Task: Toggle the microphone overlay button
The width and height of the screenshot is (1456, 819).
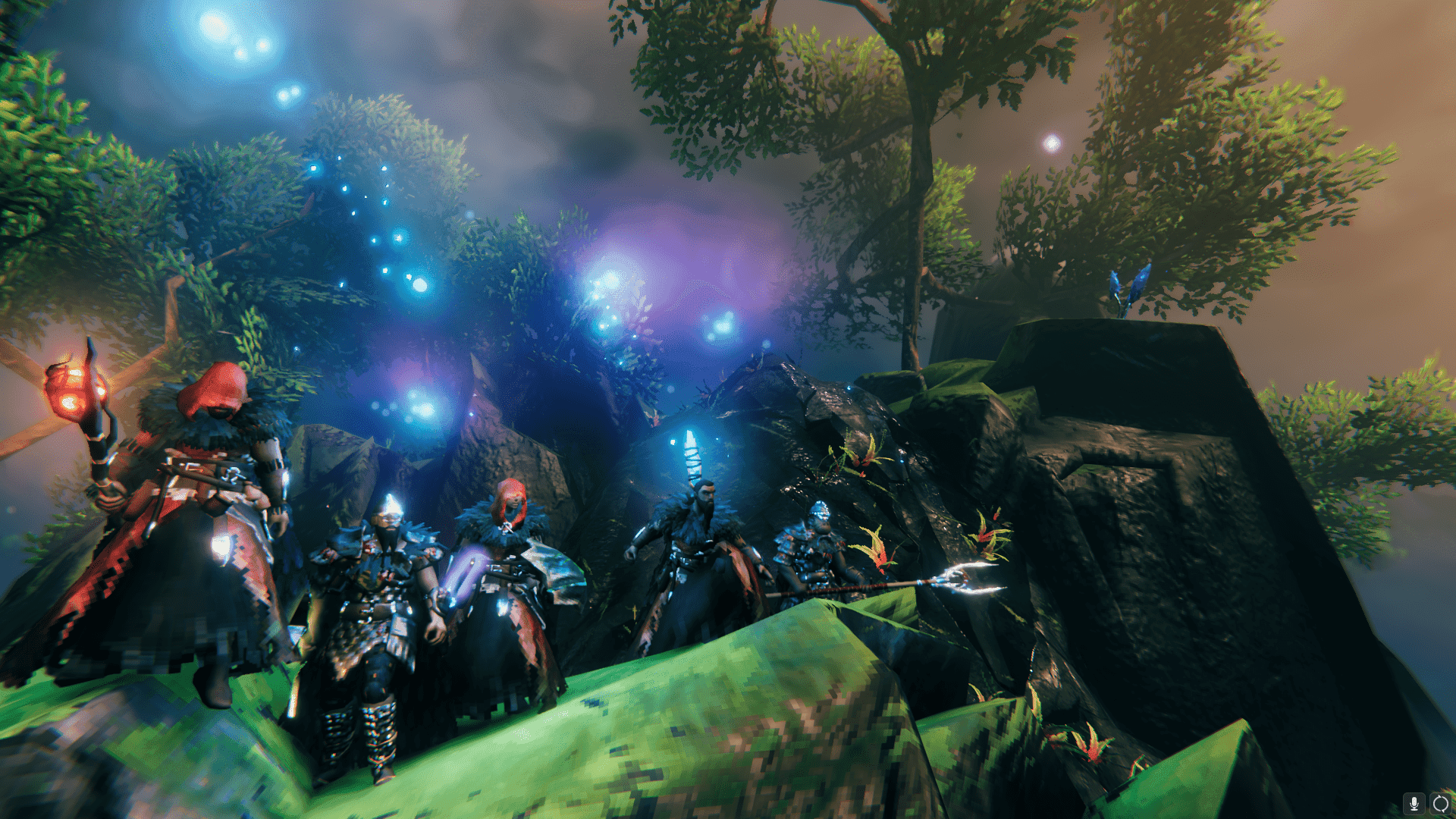Action: pos(1414,803)
